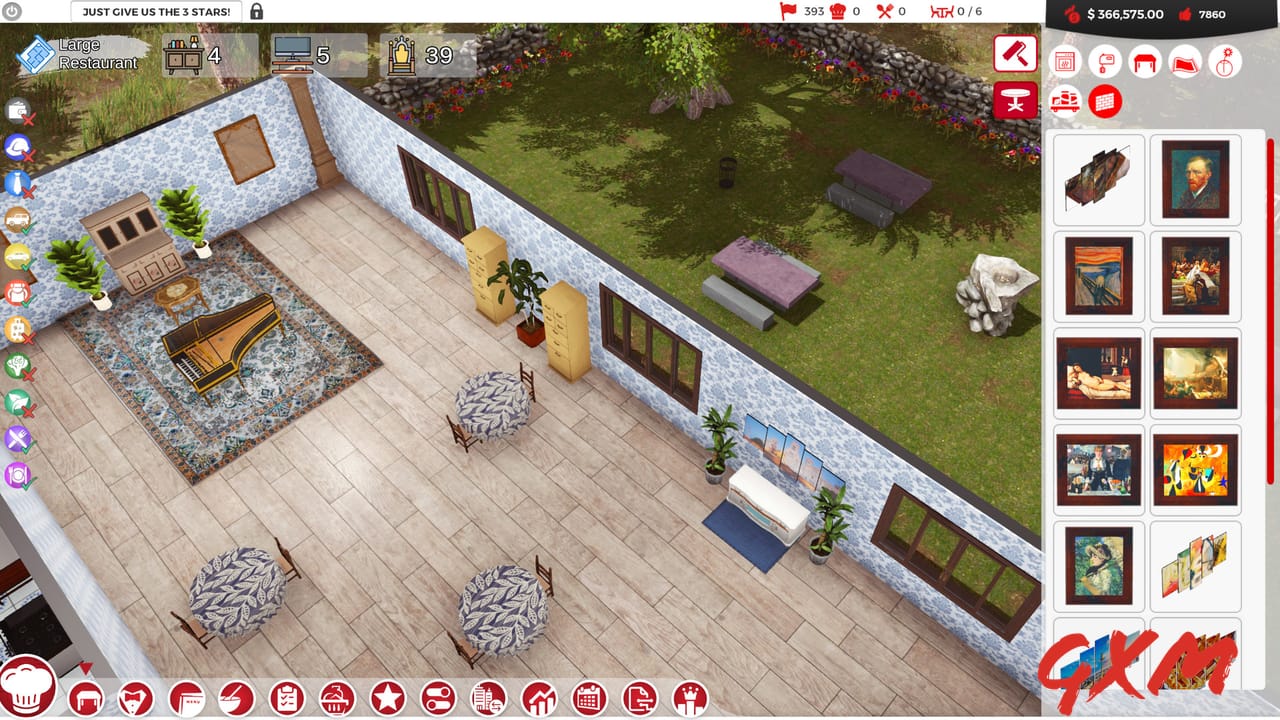Expand the Large Restaurant blueprint panel
This screenshot has height=720, width=1280.
click(x=60, y=52)
